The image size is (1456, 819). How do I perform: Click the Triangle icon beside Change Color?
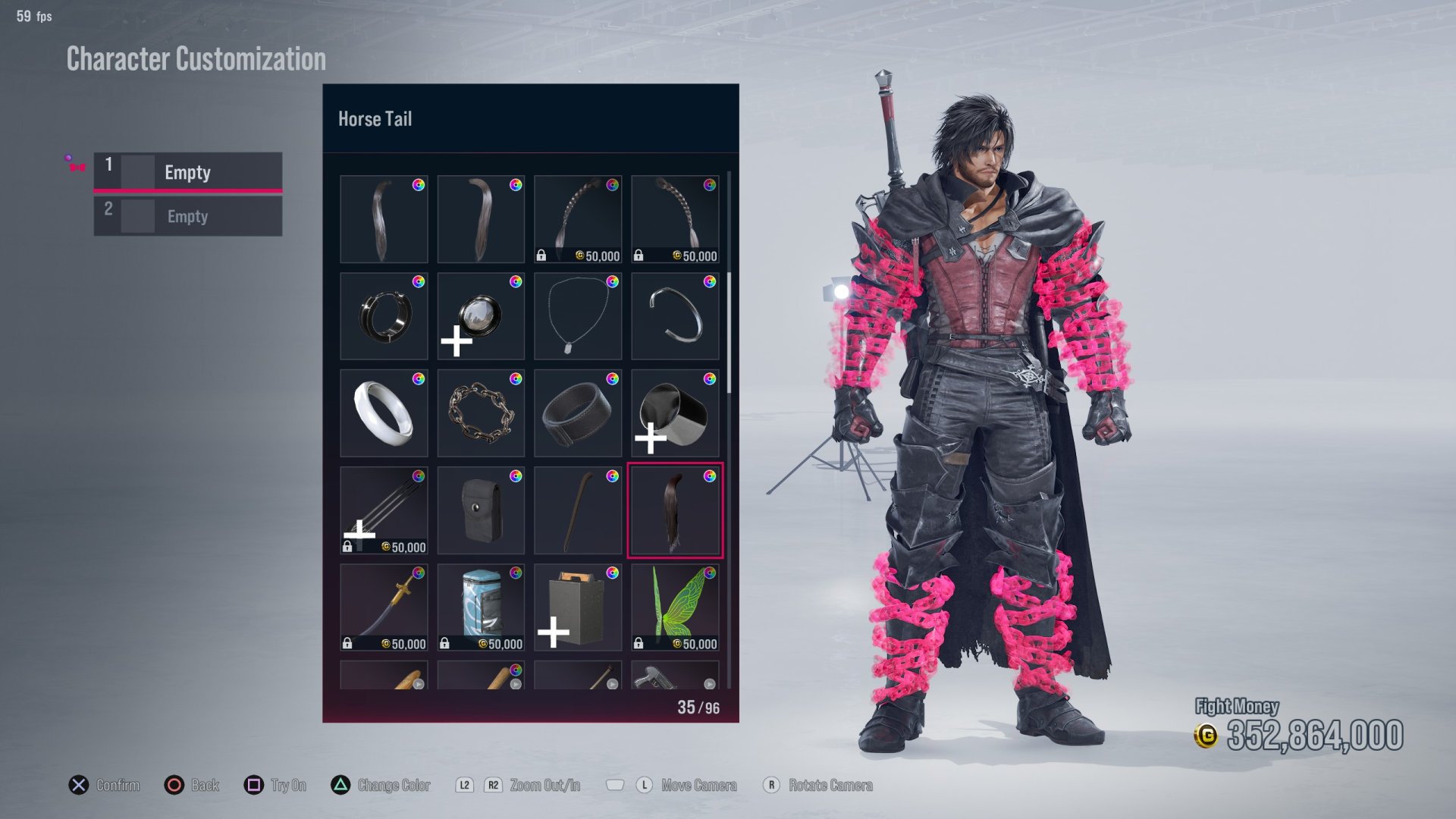tap(334, 785)
